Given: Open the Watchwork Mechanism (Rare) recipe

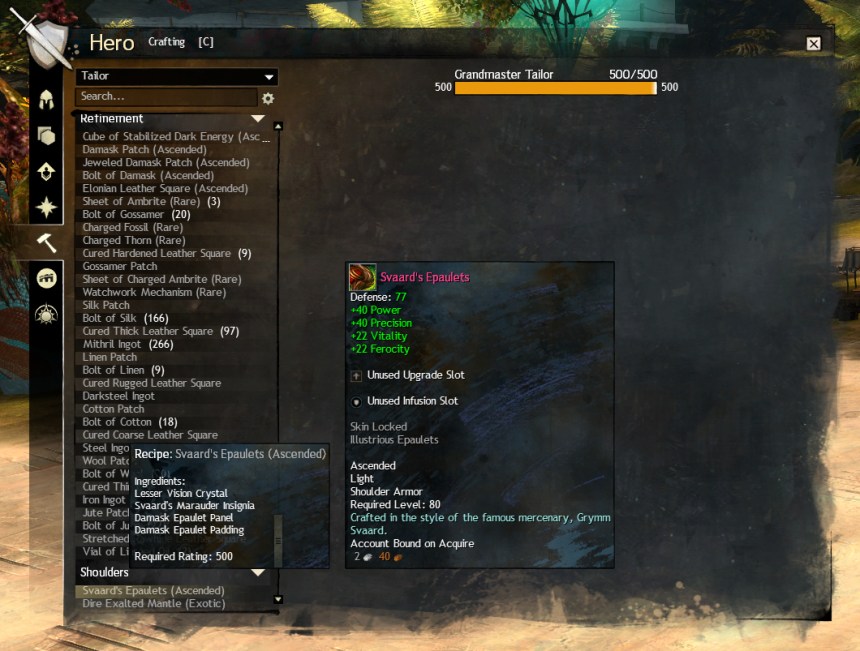Looking at the screenshot, I should (x=153, y=293).
